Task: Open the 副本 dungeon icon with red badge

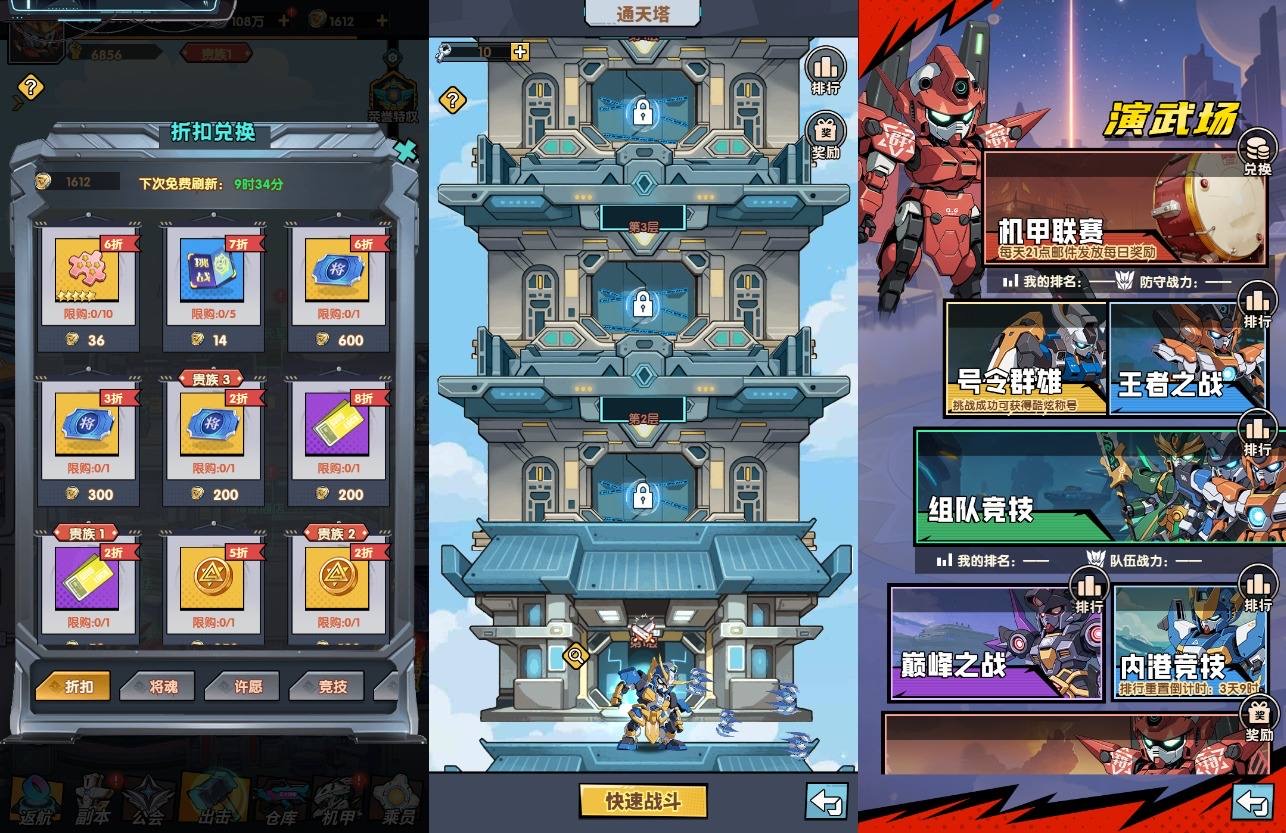Action: pyautogui.click(x=90, y=800)
